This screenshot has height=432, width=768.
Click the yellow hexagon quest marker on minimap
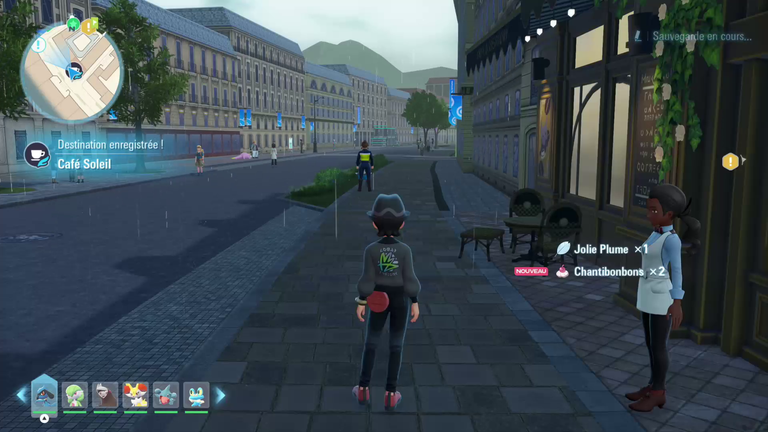coord(89,27)
